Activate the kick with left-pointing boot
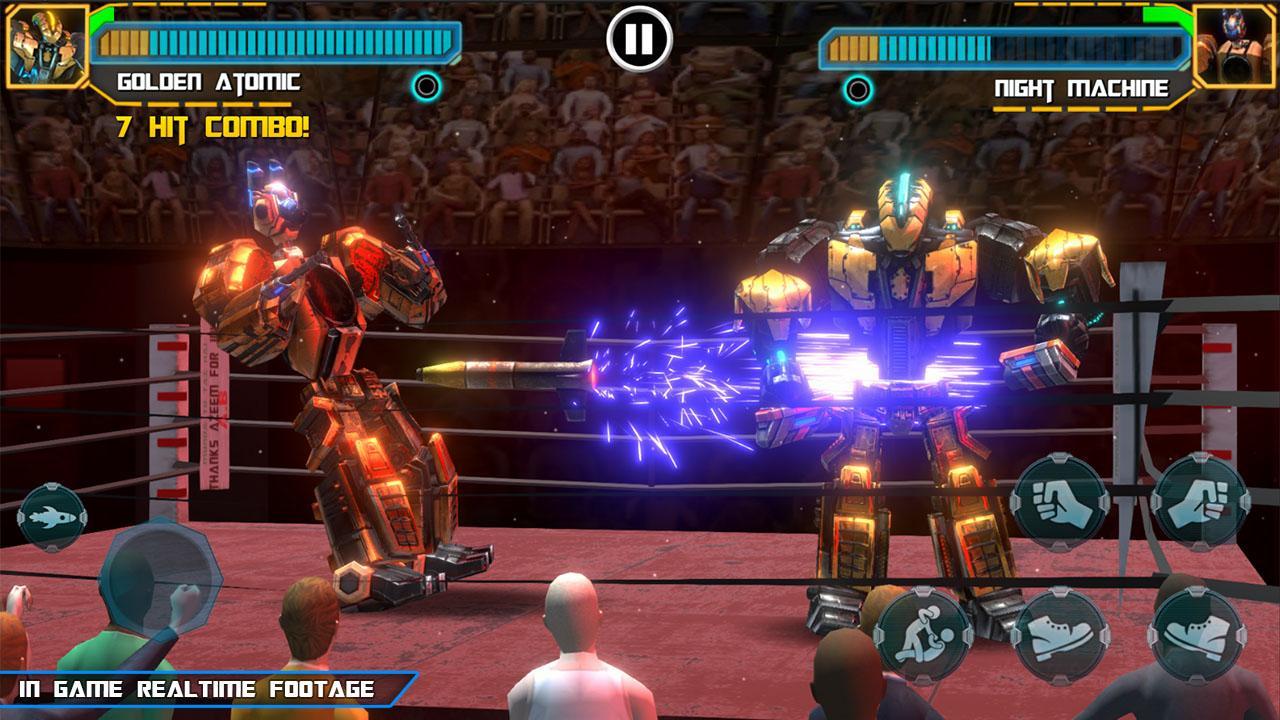 click(x=1197, y=634)
